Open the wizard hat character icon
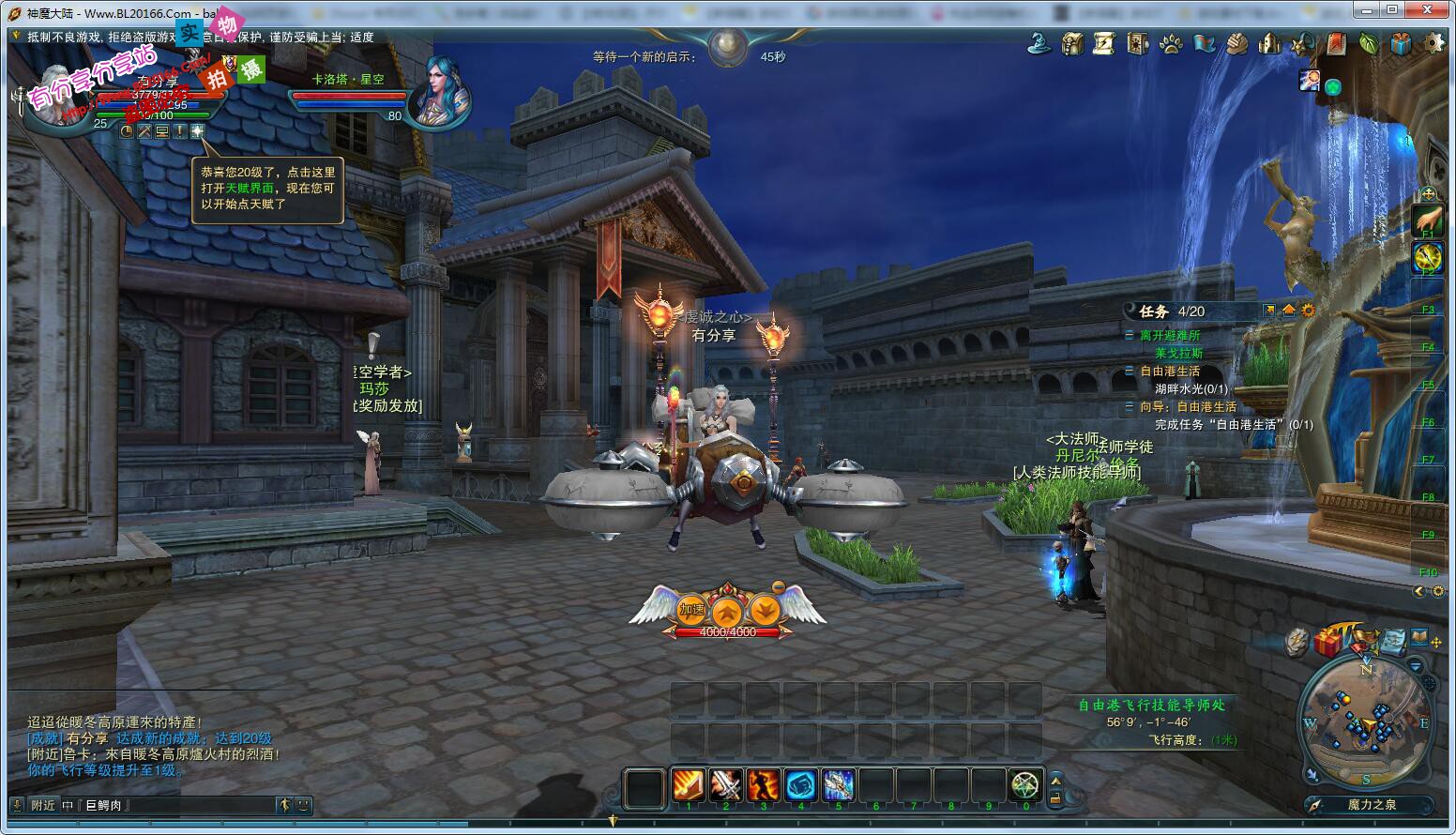1456x835 pixels. (1039, 42)
